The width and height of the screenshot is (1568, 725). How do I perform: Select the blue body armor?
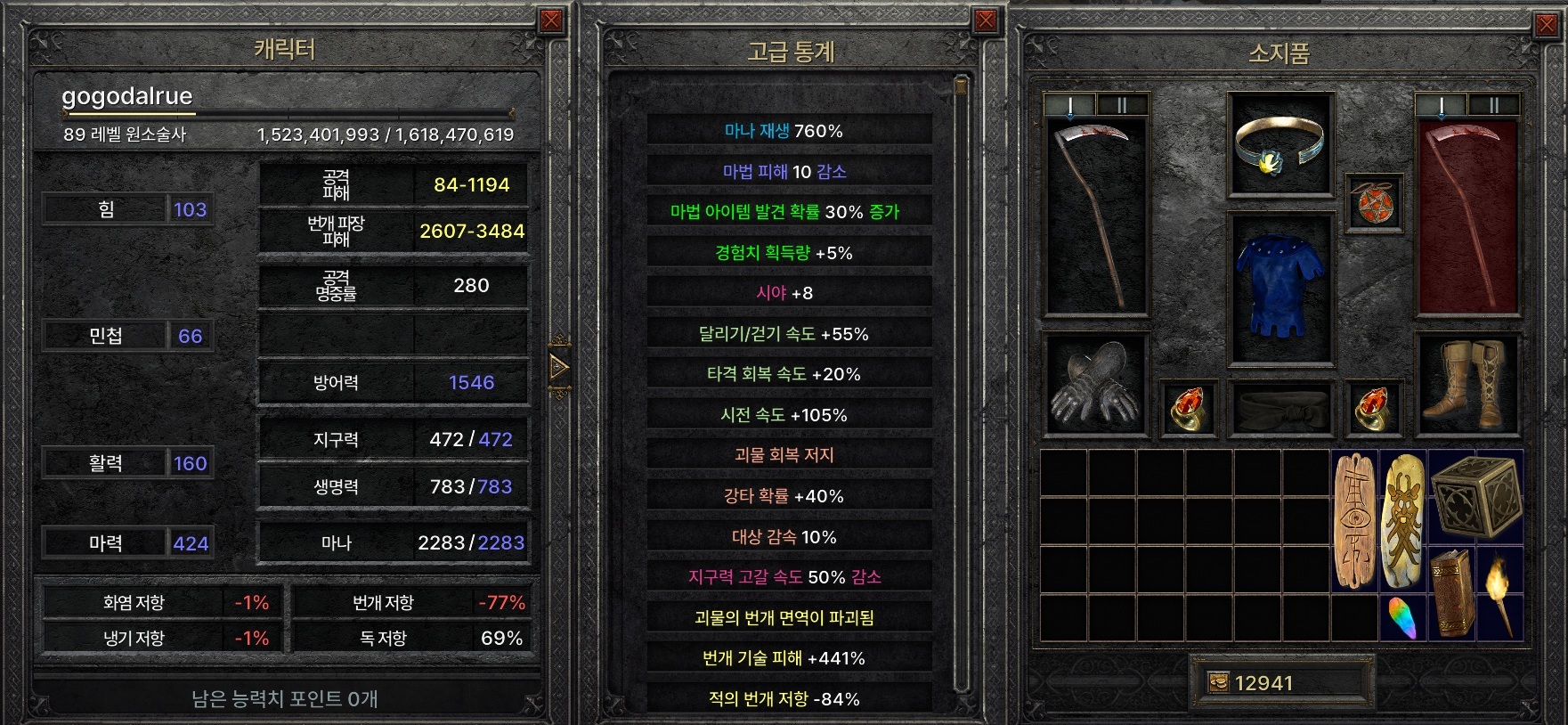1280,287
